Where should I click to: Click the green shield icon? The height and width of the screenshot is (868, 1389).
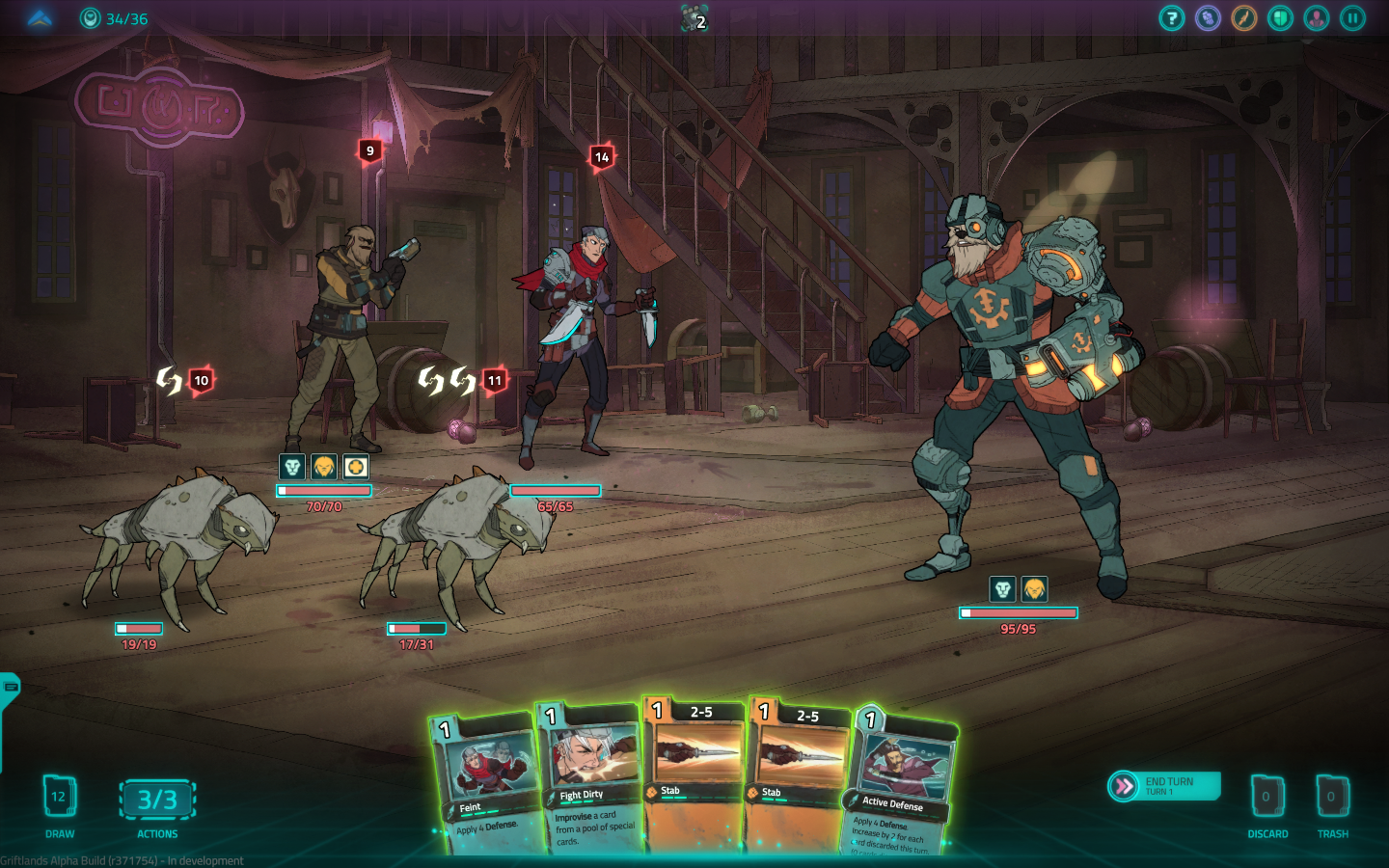tap(1280, 18)
